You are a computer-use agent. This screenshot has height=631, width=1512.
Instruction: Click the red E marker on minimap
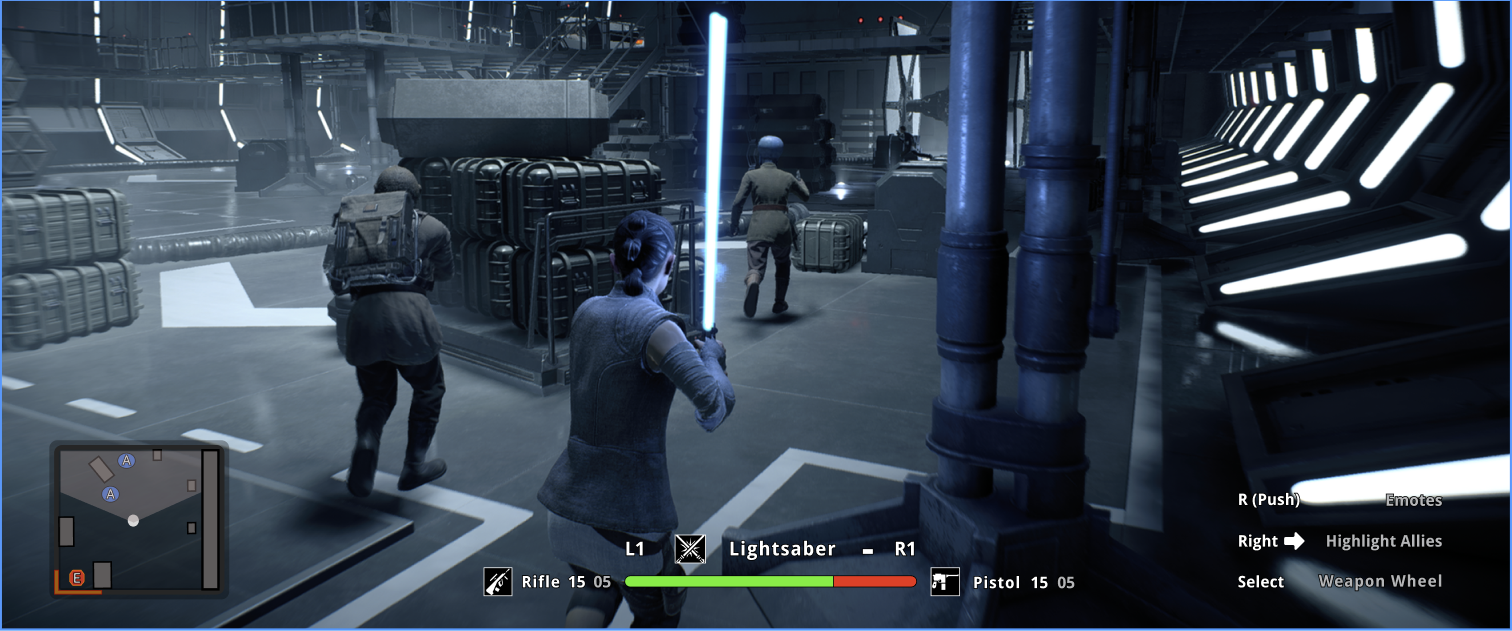(x=77, y=578)
